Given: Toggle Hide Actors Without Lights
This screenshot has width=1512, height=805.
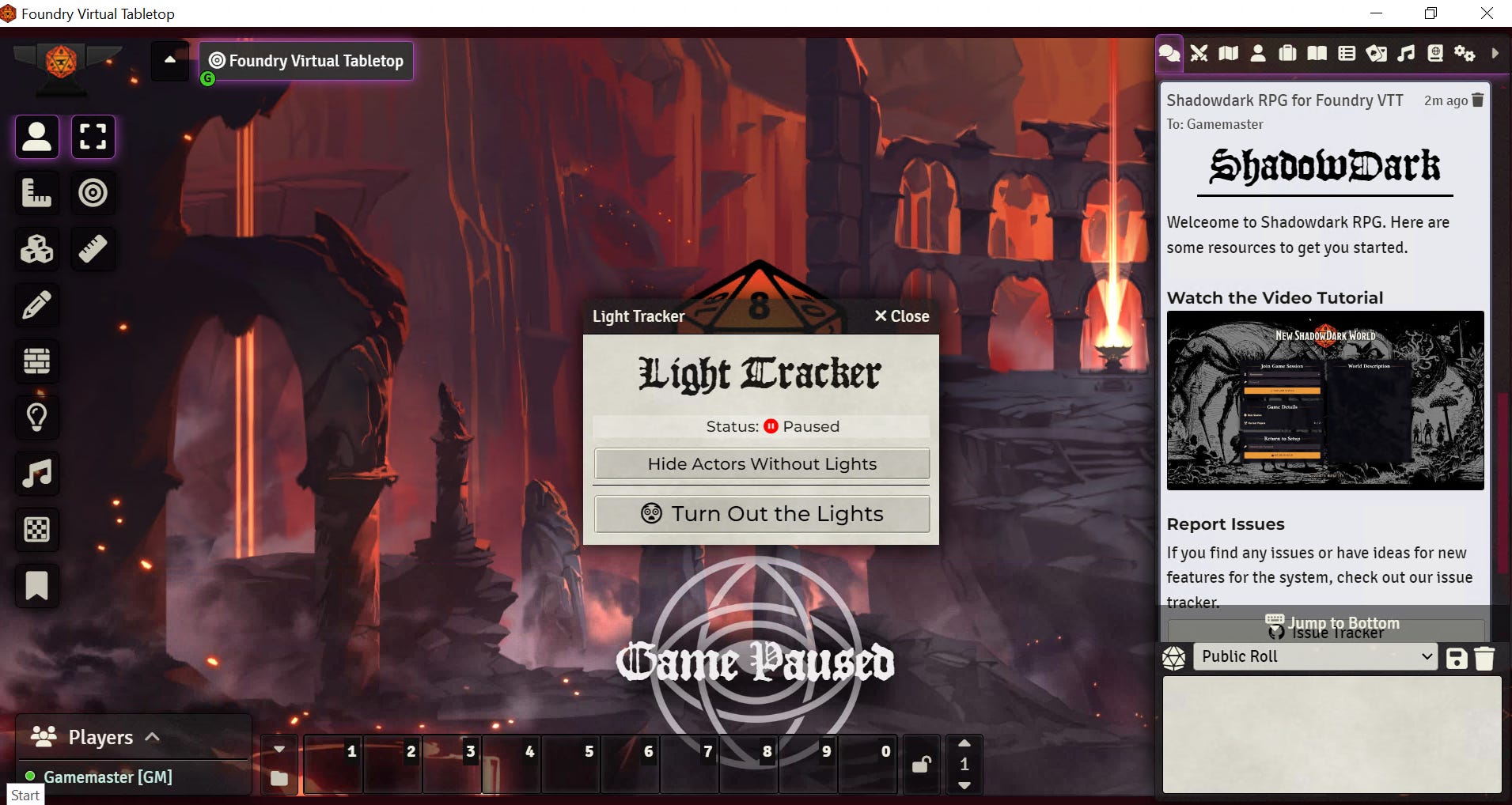Looking at the screenshot, I should 761,464.
